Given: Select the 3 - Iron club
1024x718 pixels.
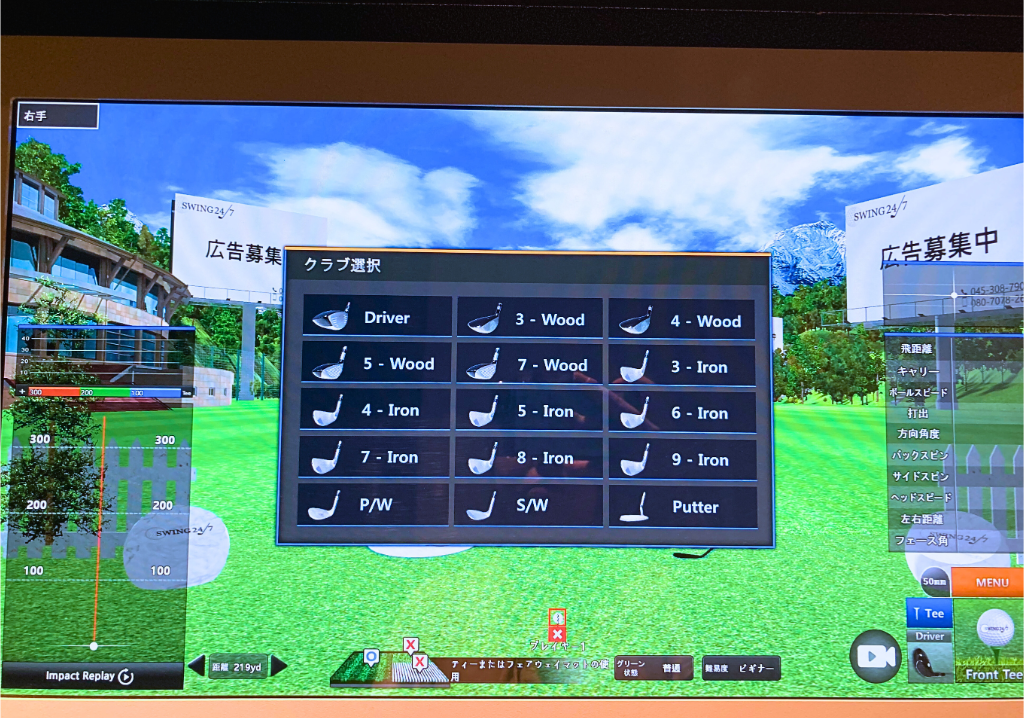Looking at the screenshot, I should coord(682,367).
